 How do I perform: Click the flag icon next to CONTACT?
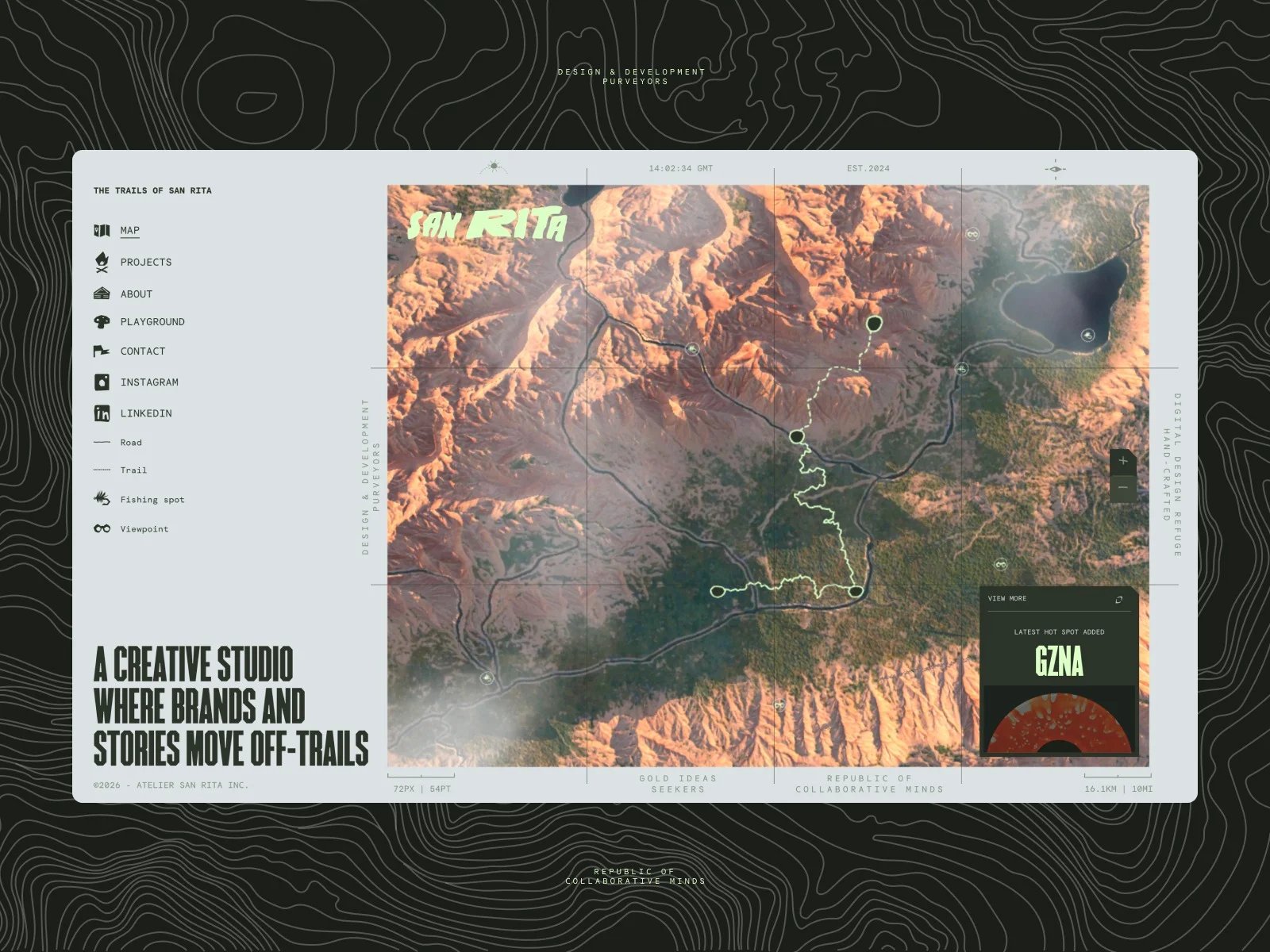[102, 351]
